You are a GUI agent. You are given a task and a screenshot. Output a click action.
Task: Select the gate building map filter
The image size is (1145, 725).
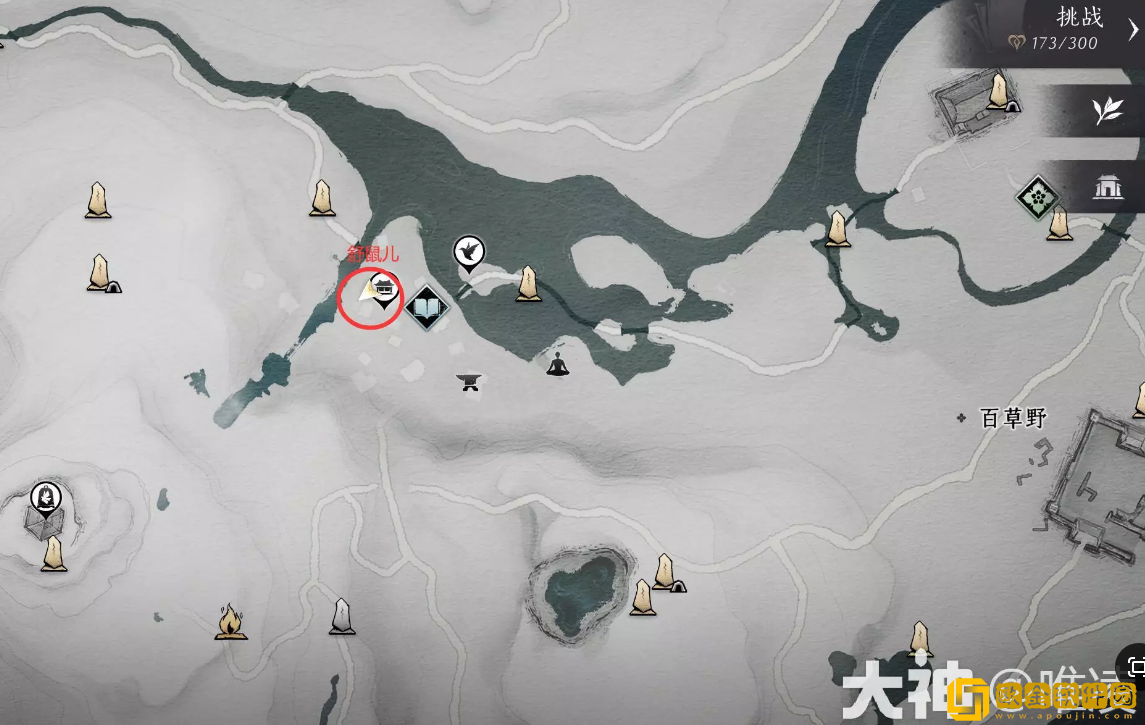pyautogui.click(x=1107, y=187)
